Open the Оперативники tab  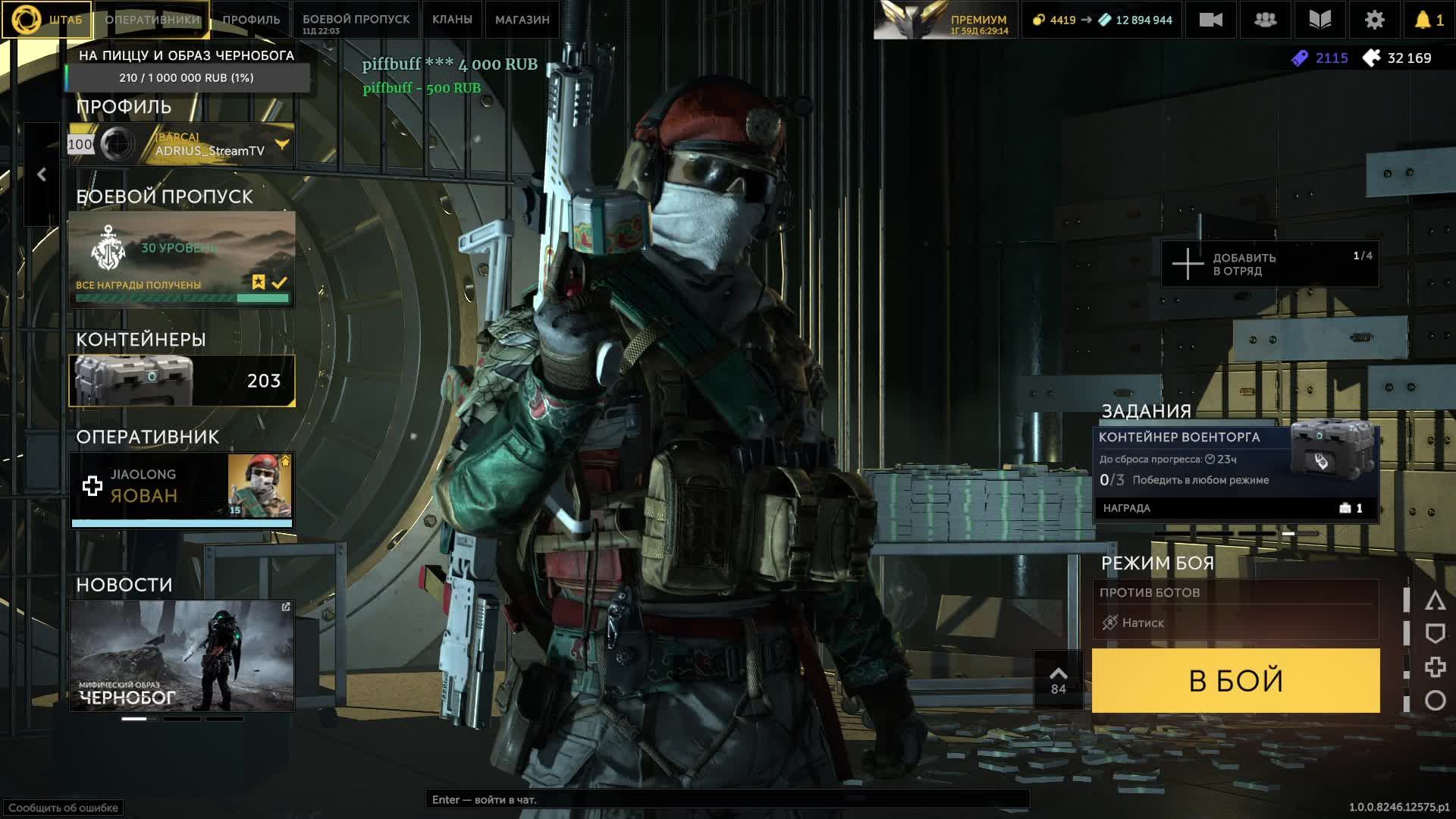coord(152,20)
